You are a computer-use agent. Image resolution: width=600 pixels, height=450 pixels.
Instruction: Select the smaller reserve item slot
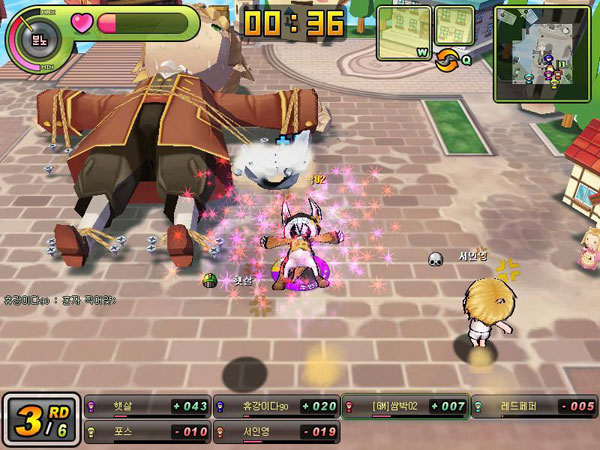click(455, 27)
